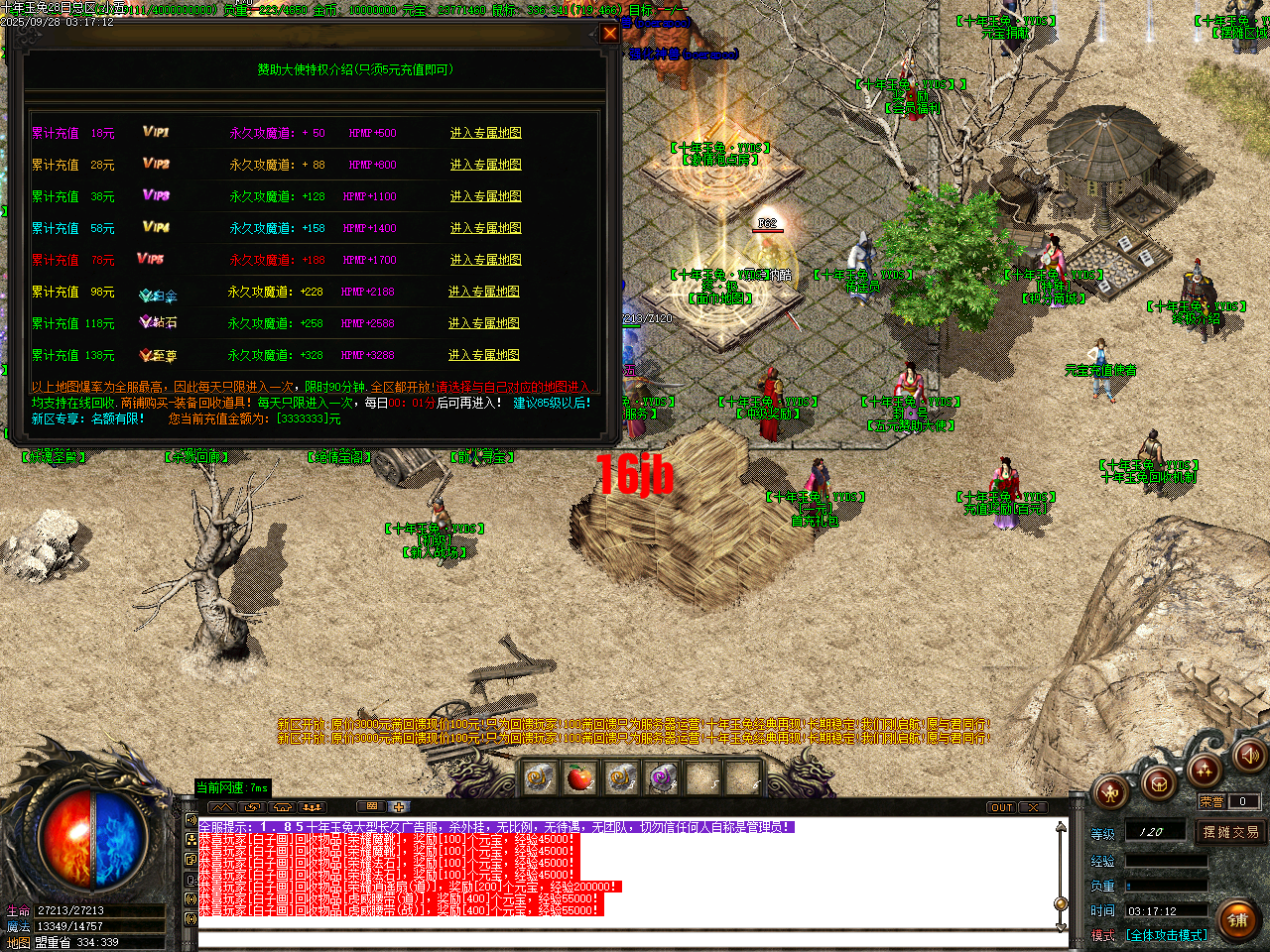1270x952 pixels.
Task: Open the inventory bag icon
Action: click(x=1157, y=784)
